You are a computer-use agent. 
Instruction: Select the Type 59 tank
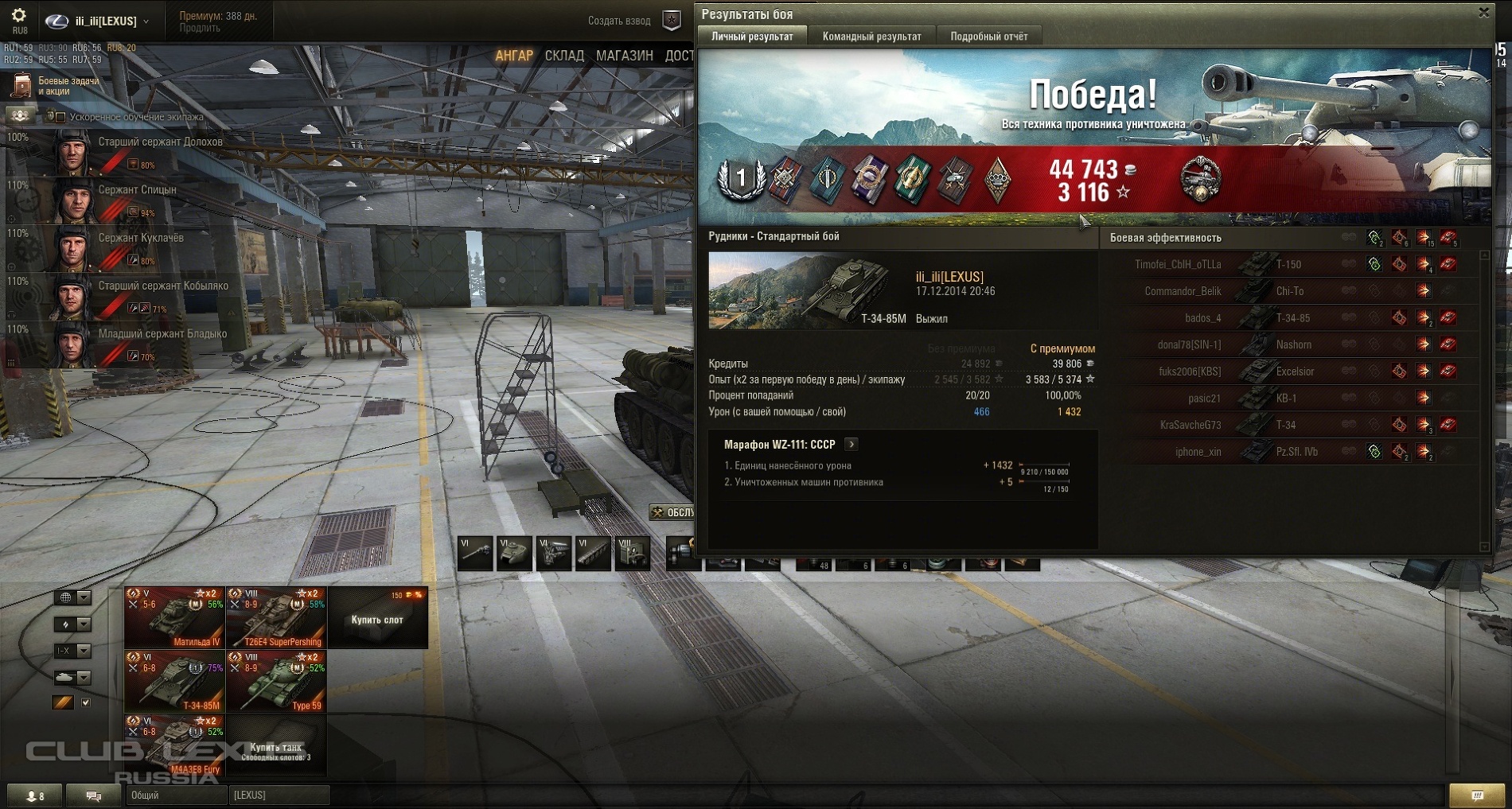276,682
